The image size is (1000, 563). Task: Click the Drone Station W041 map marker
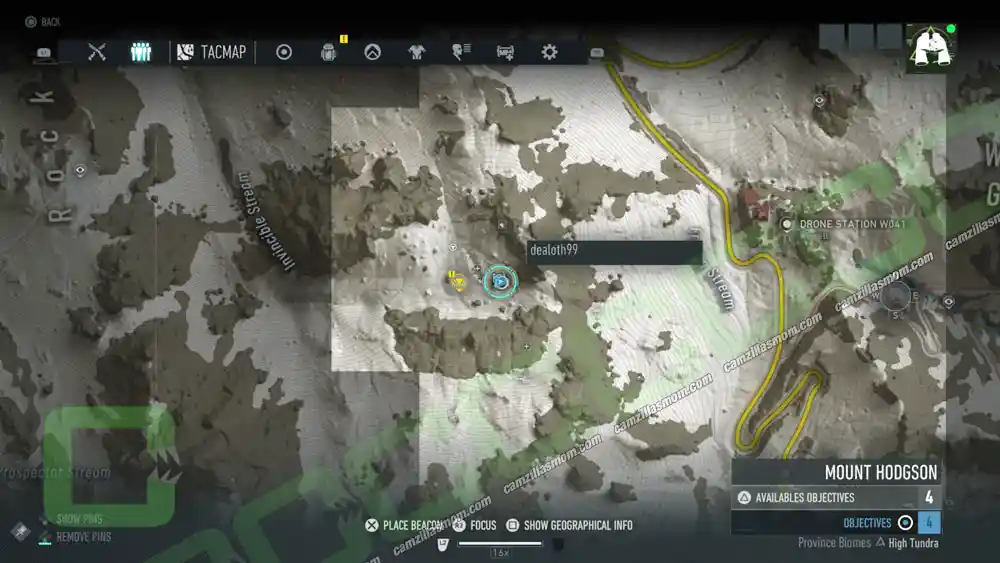click(x=787, y=224)
